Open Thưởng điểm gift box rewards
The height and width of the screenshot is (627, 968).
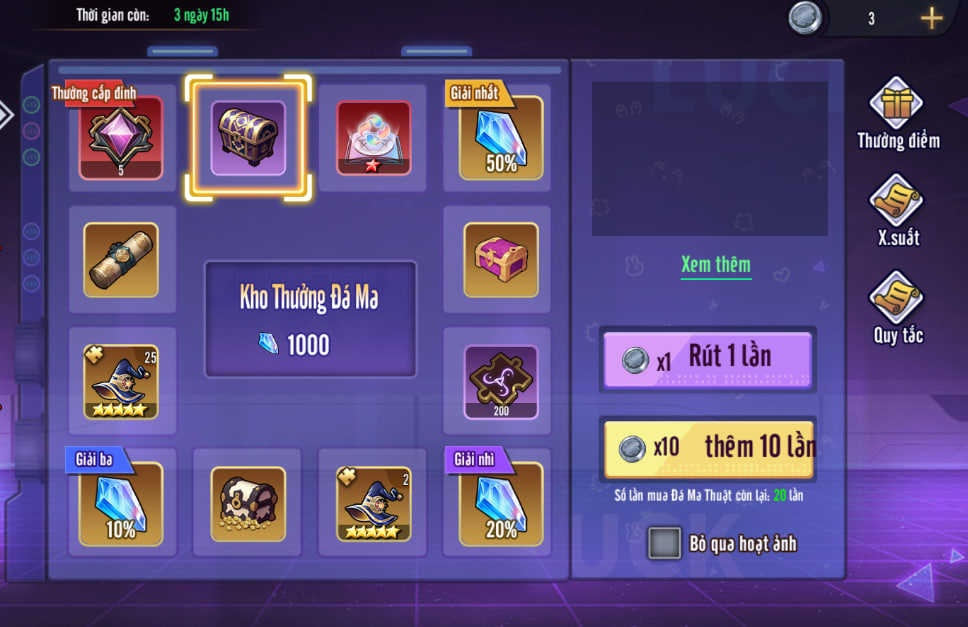click(x=896, y=107)
